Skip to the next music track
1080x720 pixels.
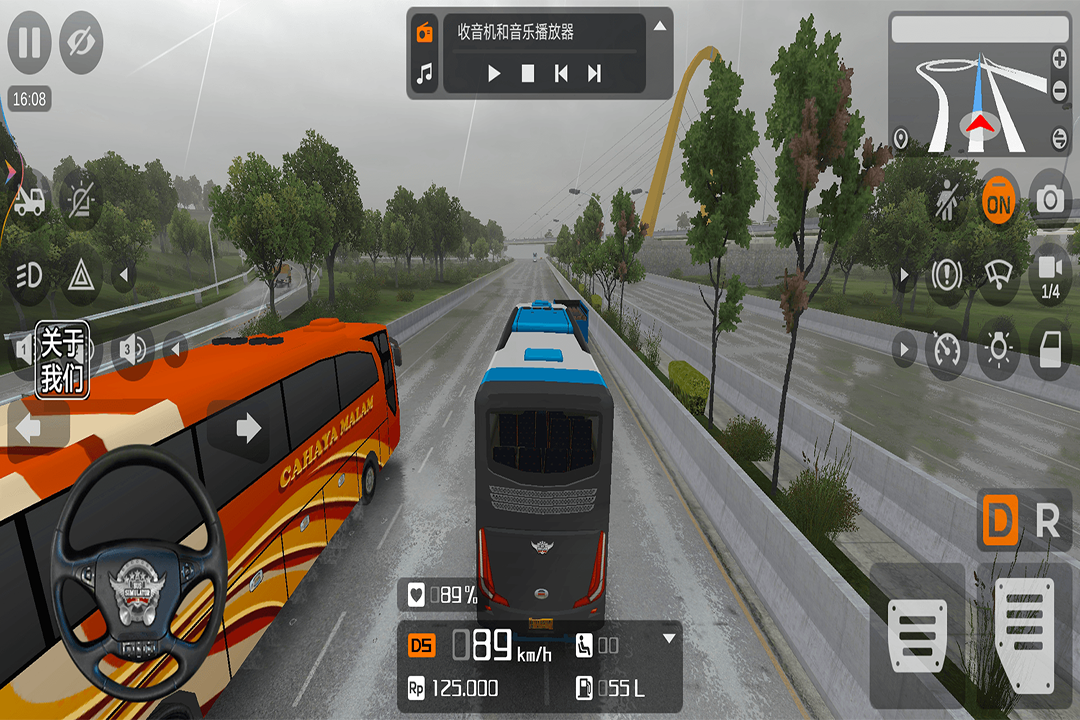click(594, 73)
